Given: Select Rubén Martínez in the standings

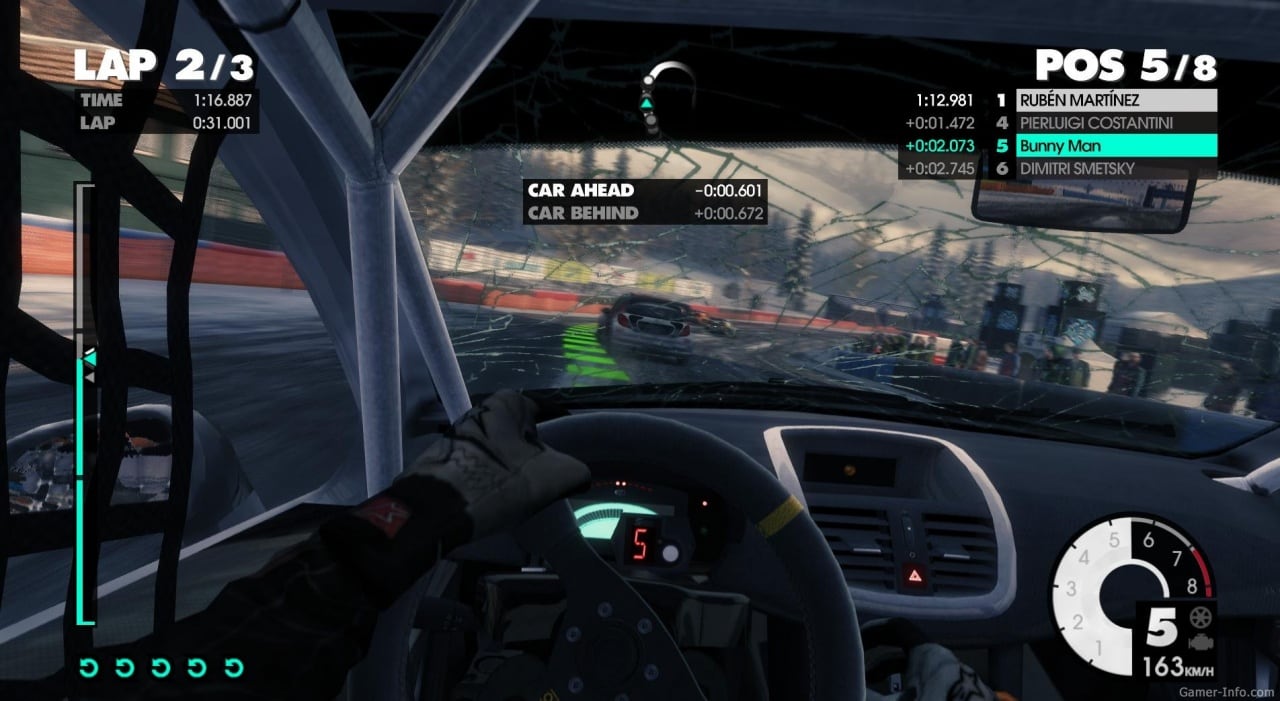Looking at the screenshot, I should 1116,100.
